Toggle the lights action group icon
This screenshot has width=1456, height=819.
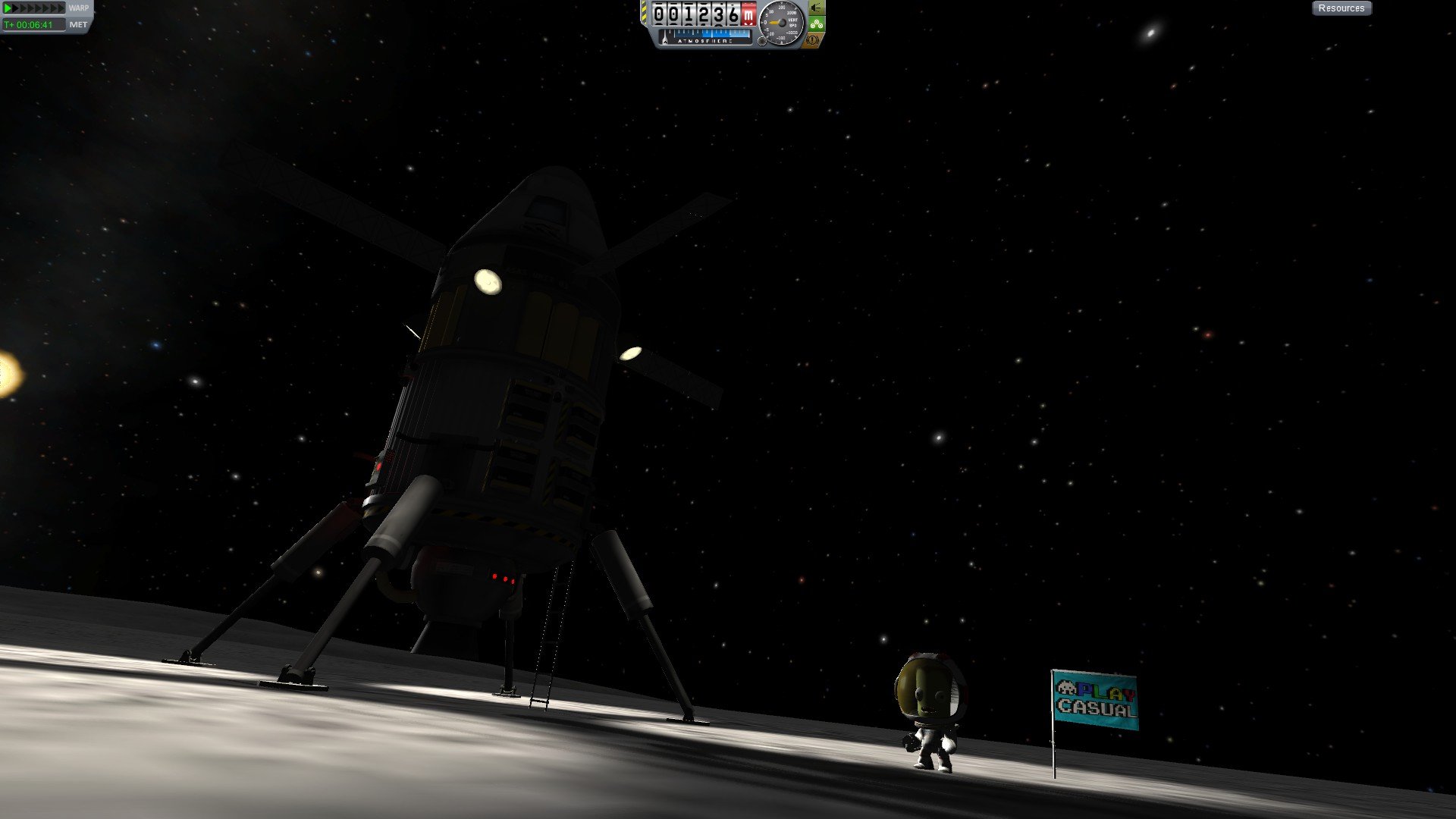click(x=816, y=8)
